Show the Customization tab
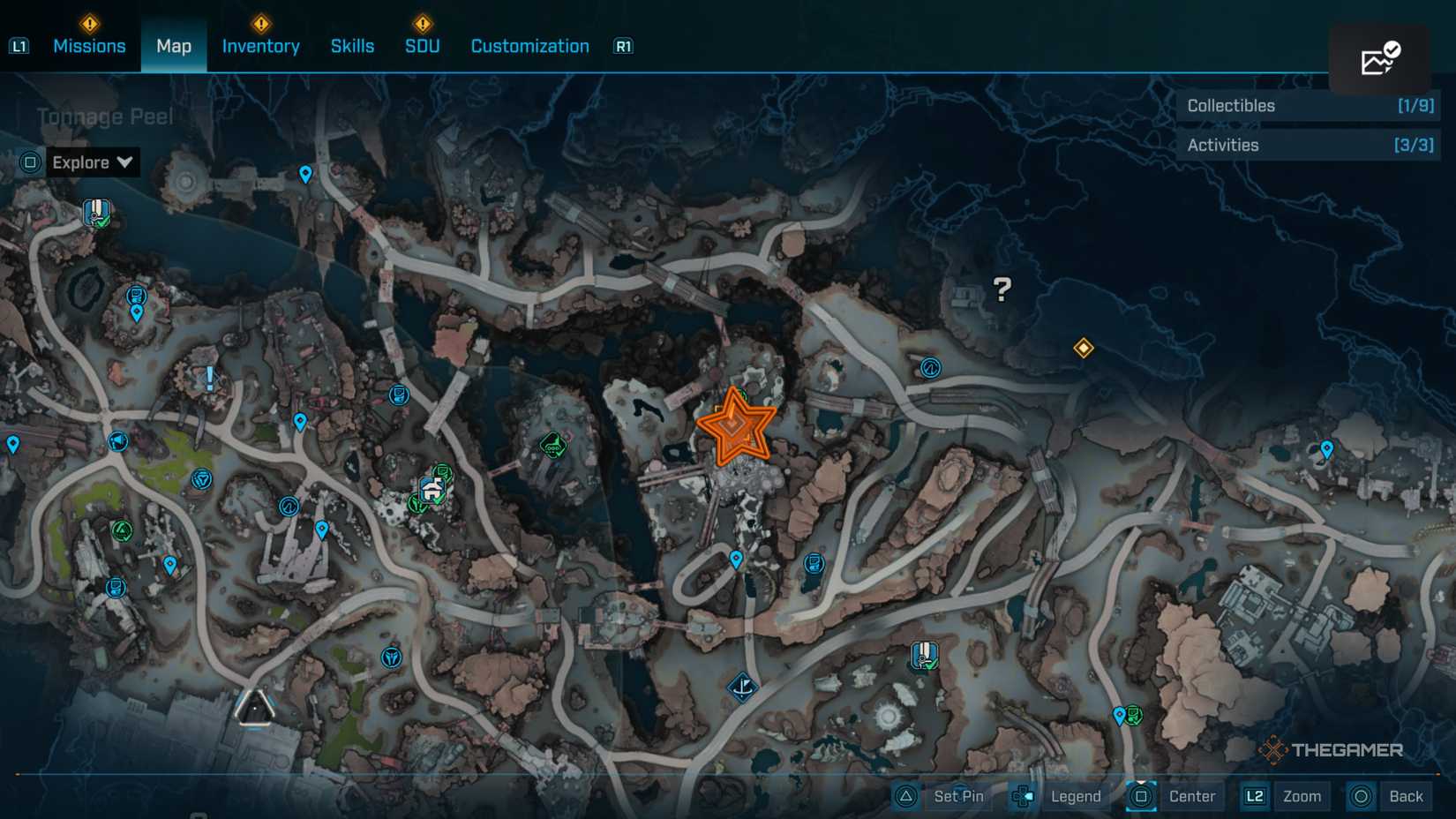The width and height of the screenshot is (1456, 819). point(529,46)
